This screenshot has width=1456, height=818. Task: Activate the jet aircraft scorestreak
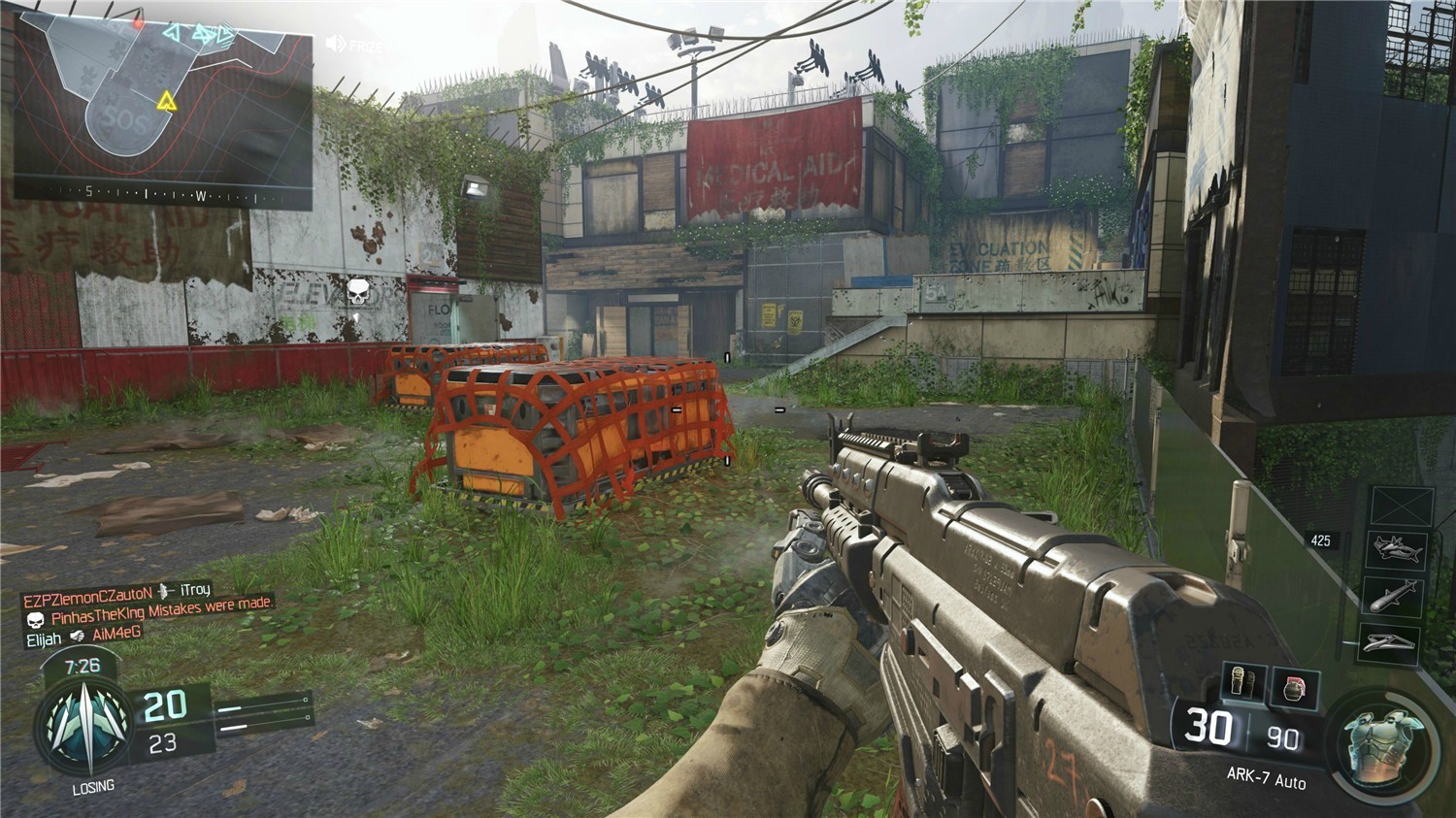click(1400, 551)
